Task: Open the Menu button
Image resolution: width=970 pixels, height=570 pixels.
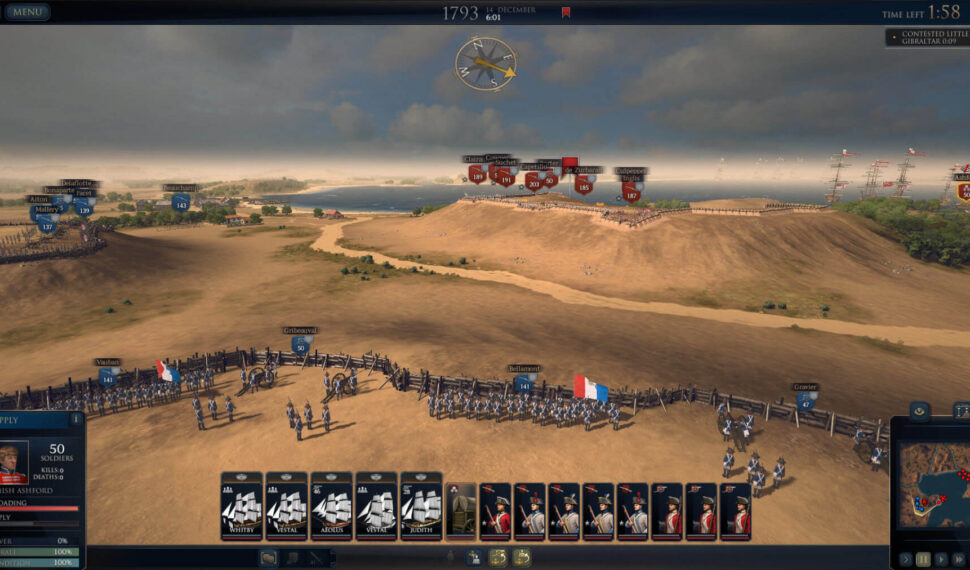Action: tap(27, 12)
